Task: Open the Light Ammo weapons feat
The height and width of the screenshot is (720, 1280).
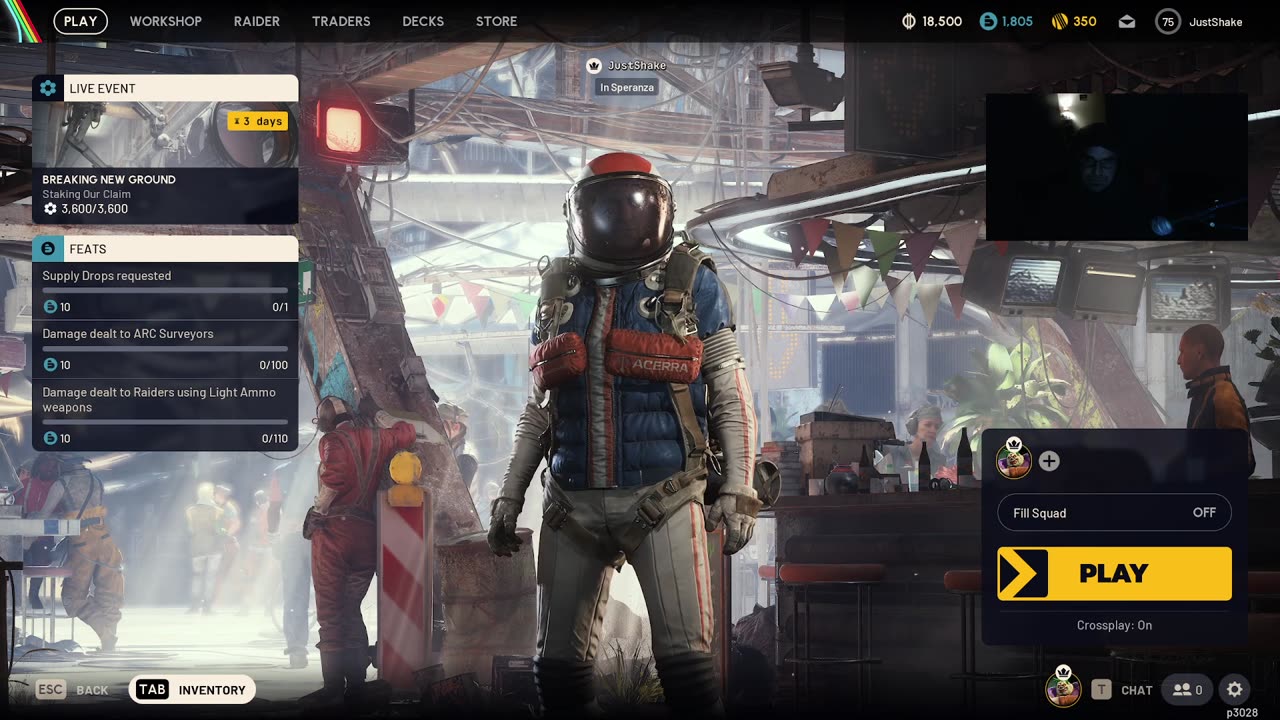Action: point(165,414)
